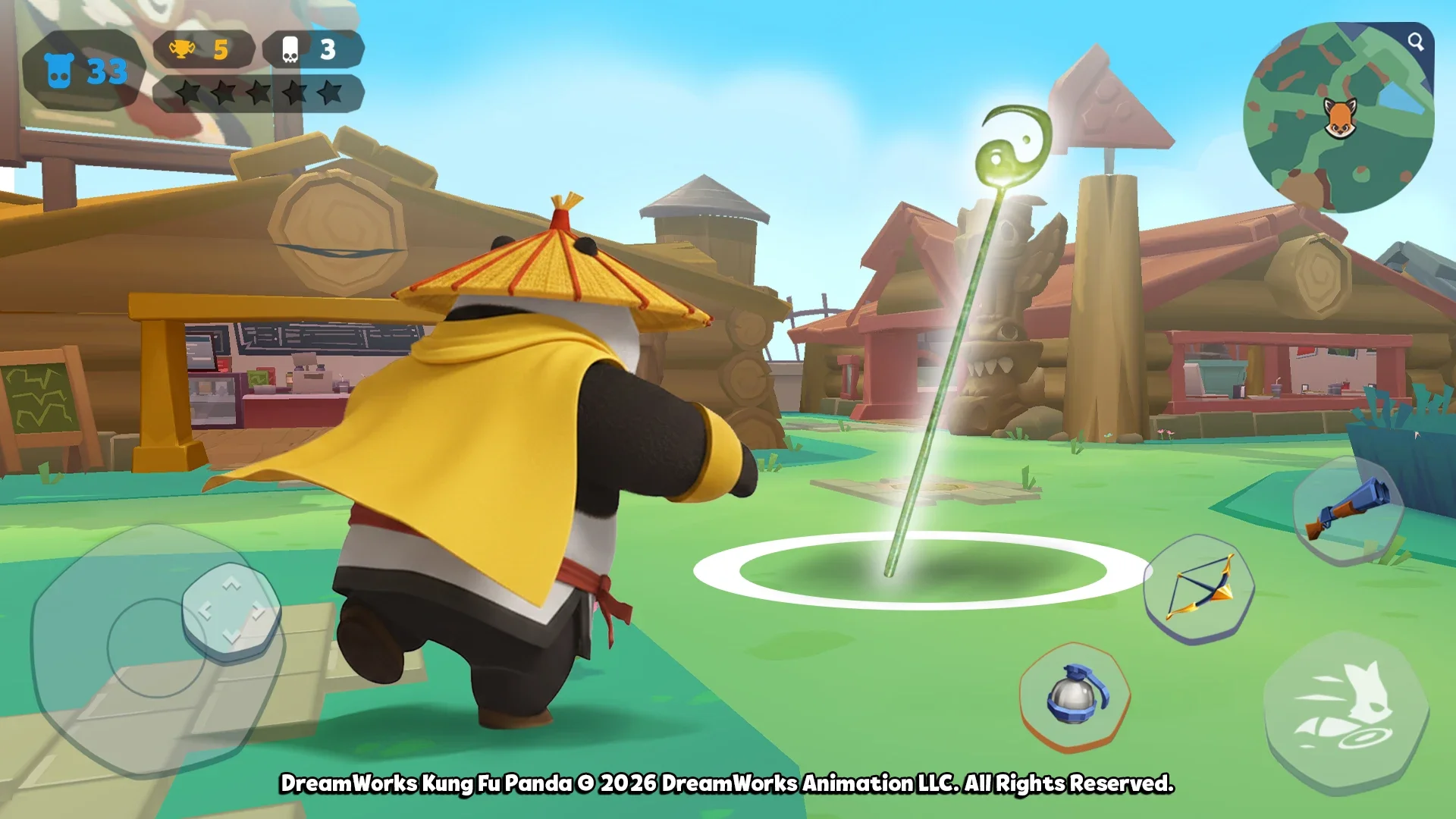Tap the minimap magnifier zoom icon

(x=1415, y=42)
